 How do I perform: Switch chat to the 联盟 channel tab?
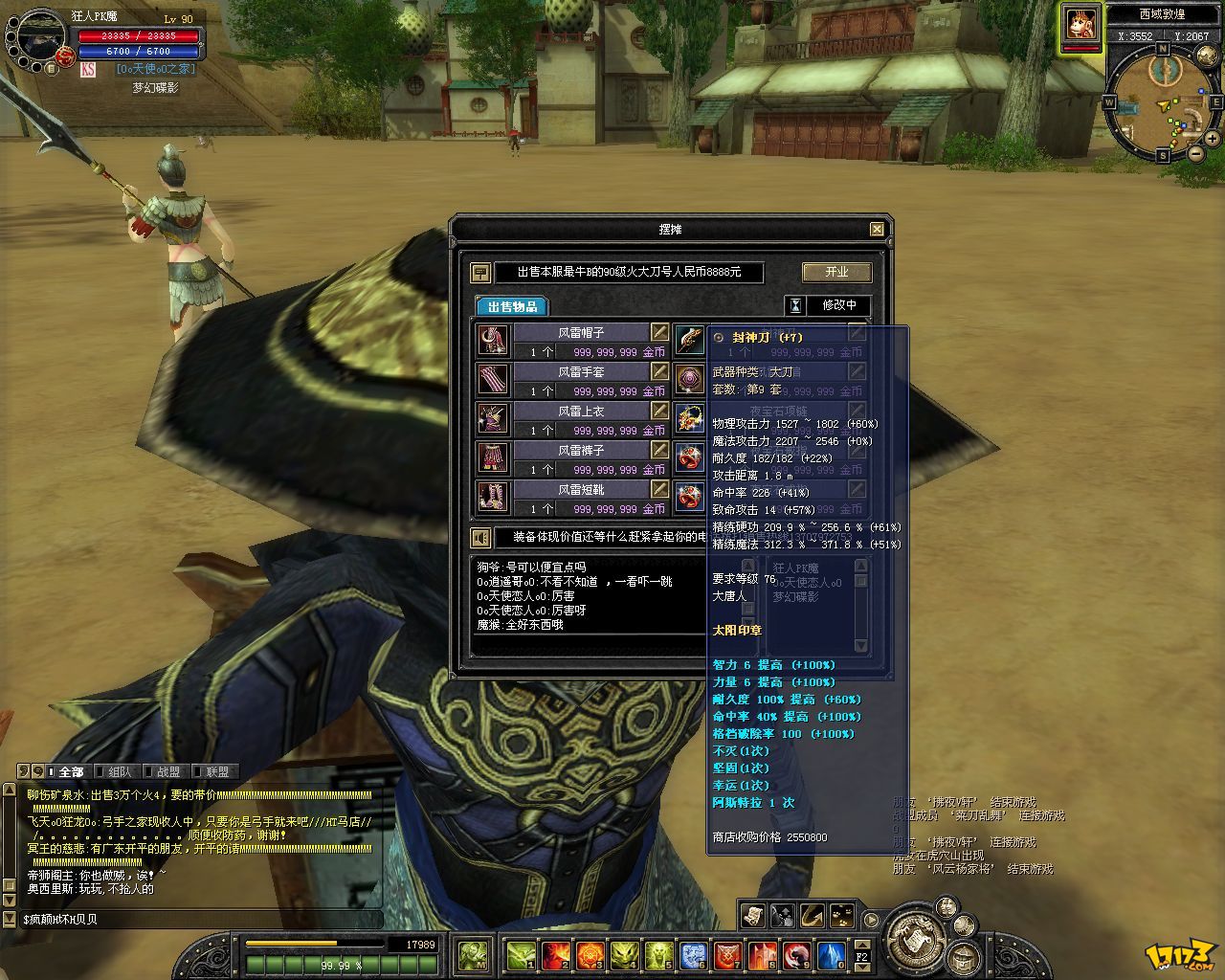[217, 771]
